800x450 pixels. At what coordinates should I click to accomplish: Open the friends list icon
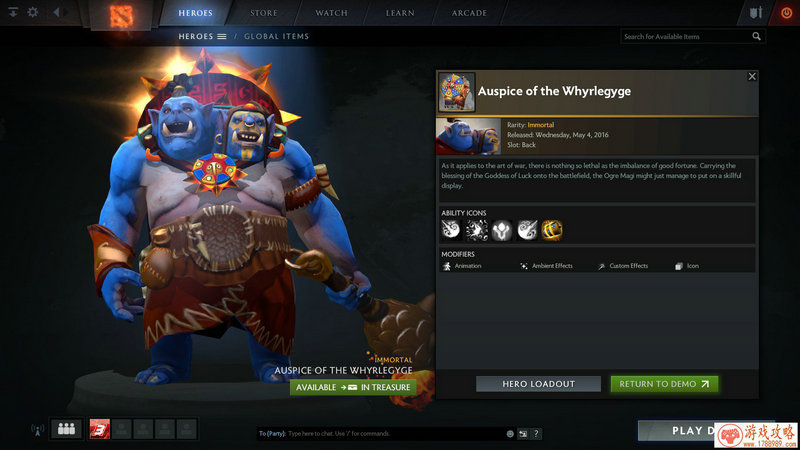click(67, 429)
